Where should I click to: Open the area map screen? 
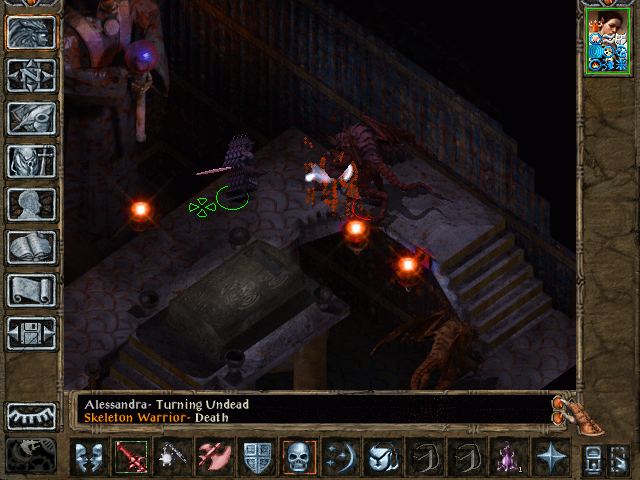click(31, 75)
